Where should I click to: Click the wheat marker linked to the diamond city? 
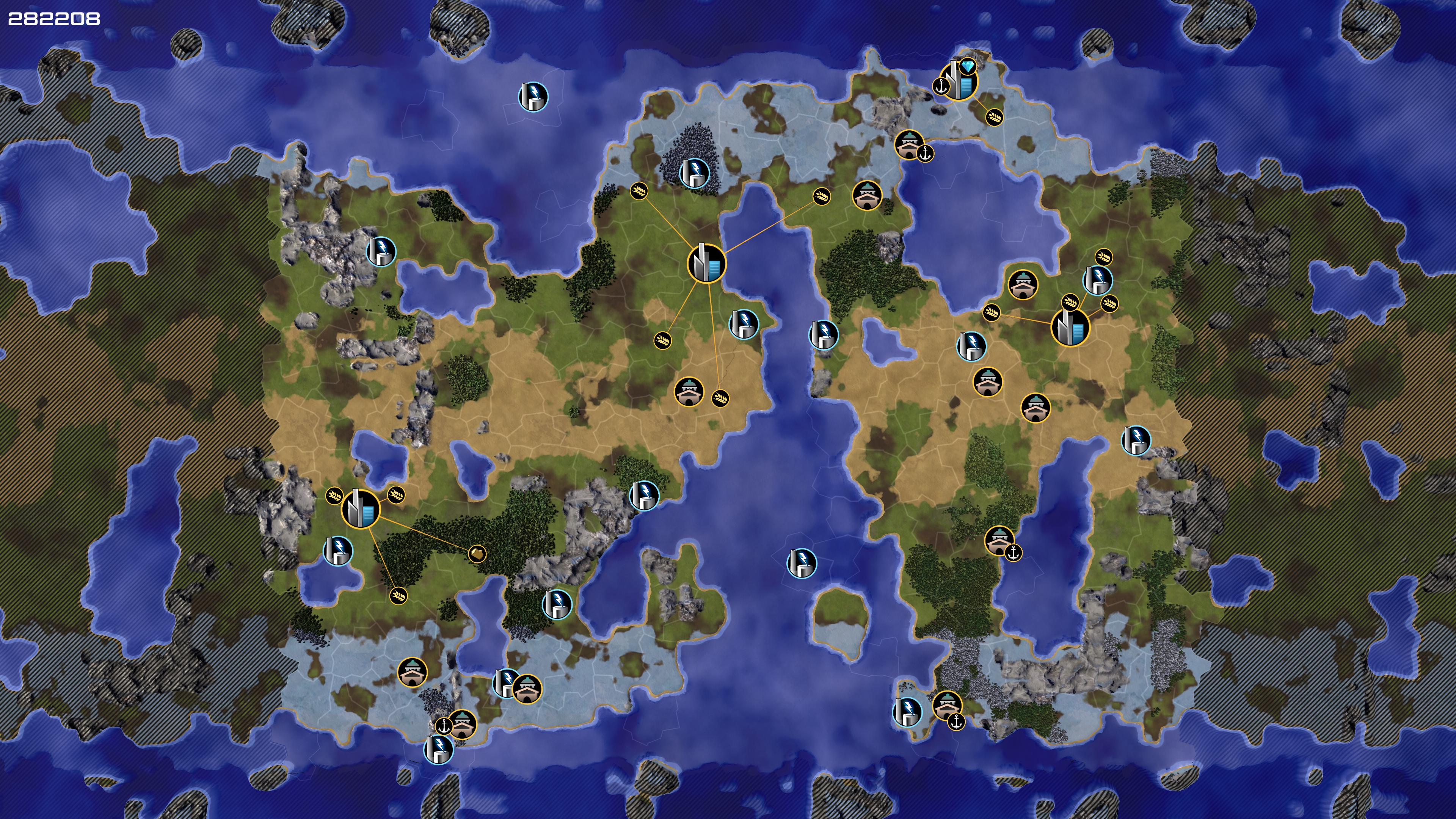pyautogui.click(x=994, y=117)
